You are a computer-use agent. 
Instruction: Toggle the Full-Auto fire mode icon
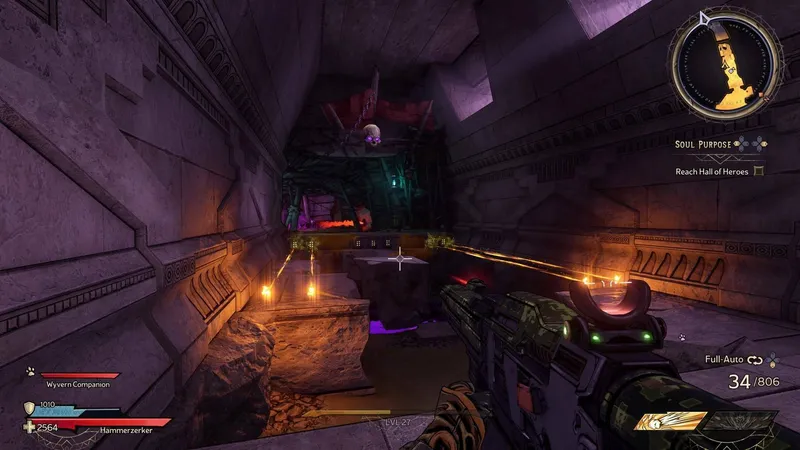click(753, 358)
